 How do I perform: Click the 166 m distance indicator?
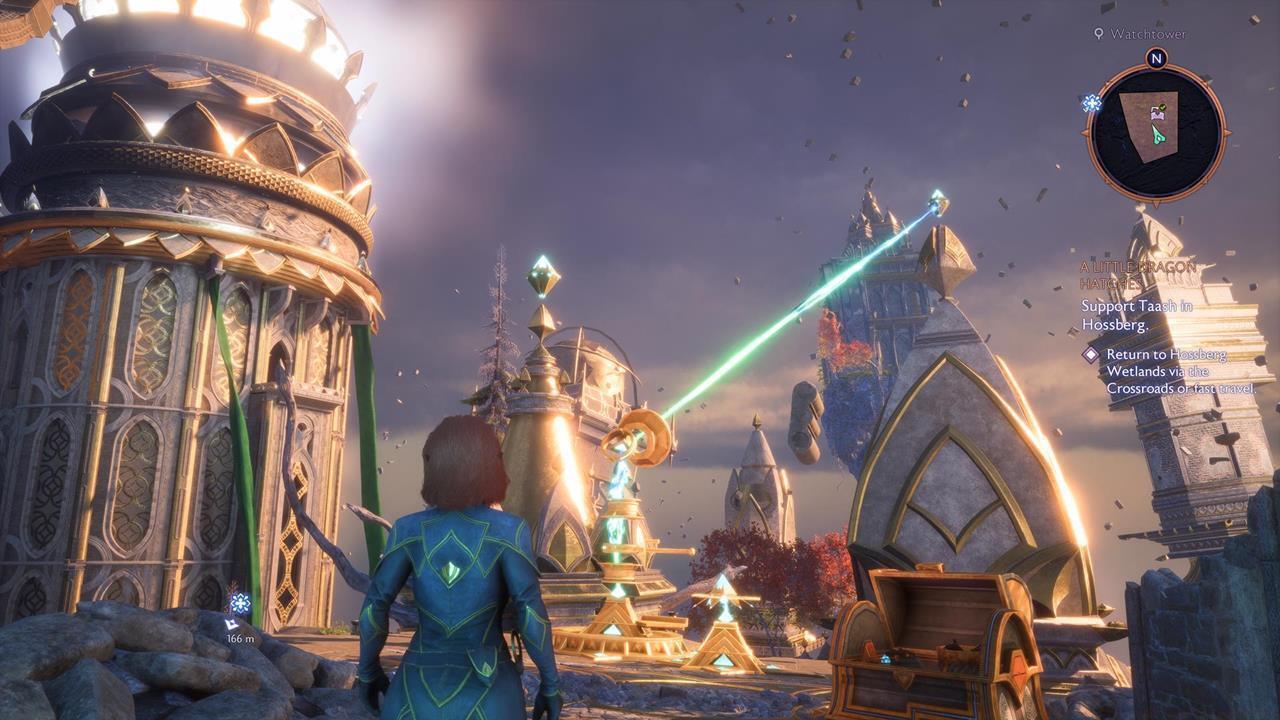[240, 638]
